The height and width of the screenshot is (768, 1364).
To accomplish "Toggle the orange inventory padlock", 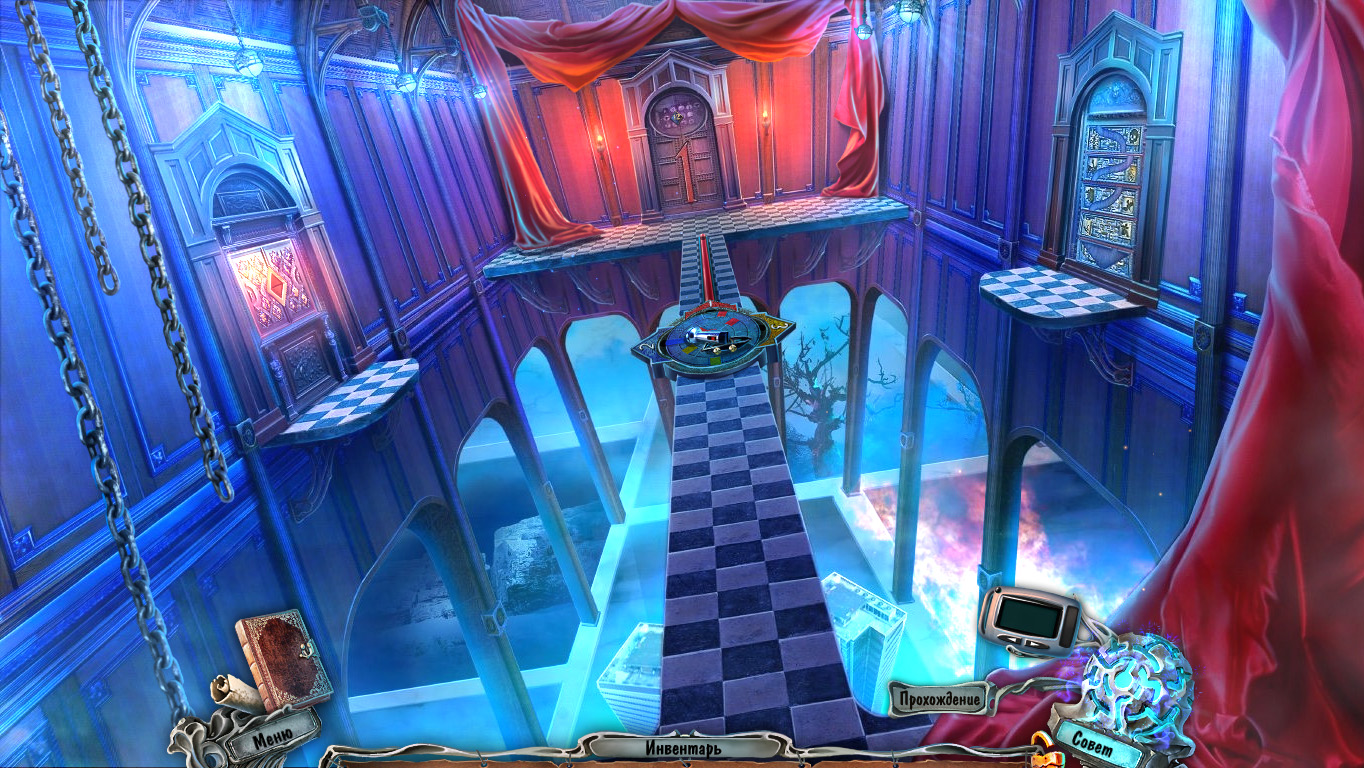I will point(1045,750).
